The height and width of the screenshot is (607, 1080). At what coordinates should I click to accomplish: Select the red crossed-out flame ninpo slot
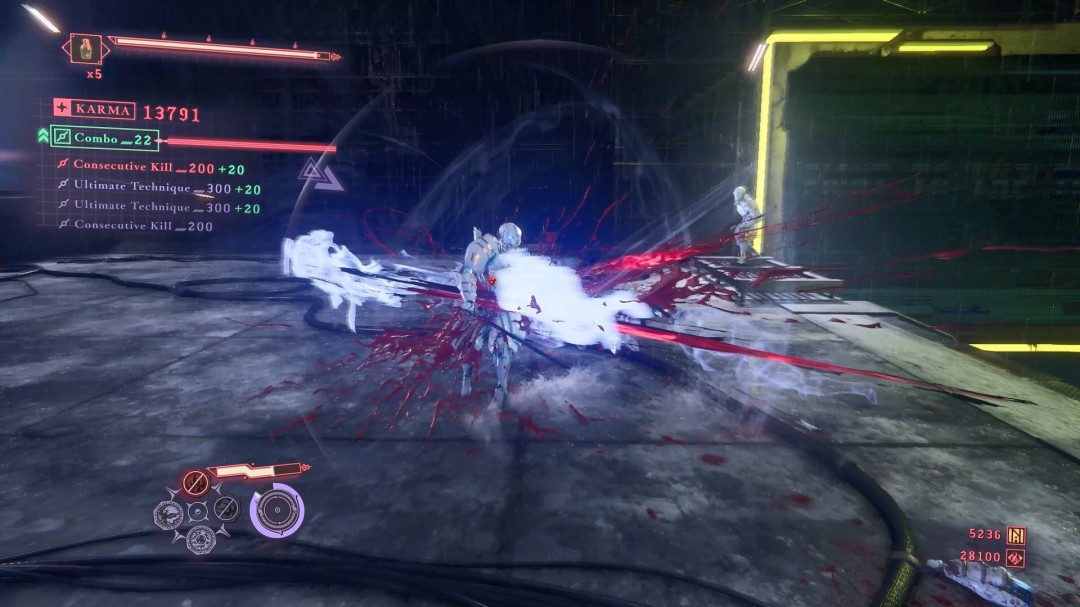point(195,484)
